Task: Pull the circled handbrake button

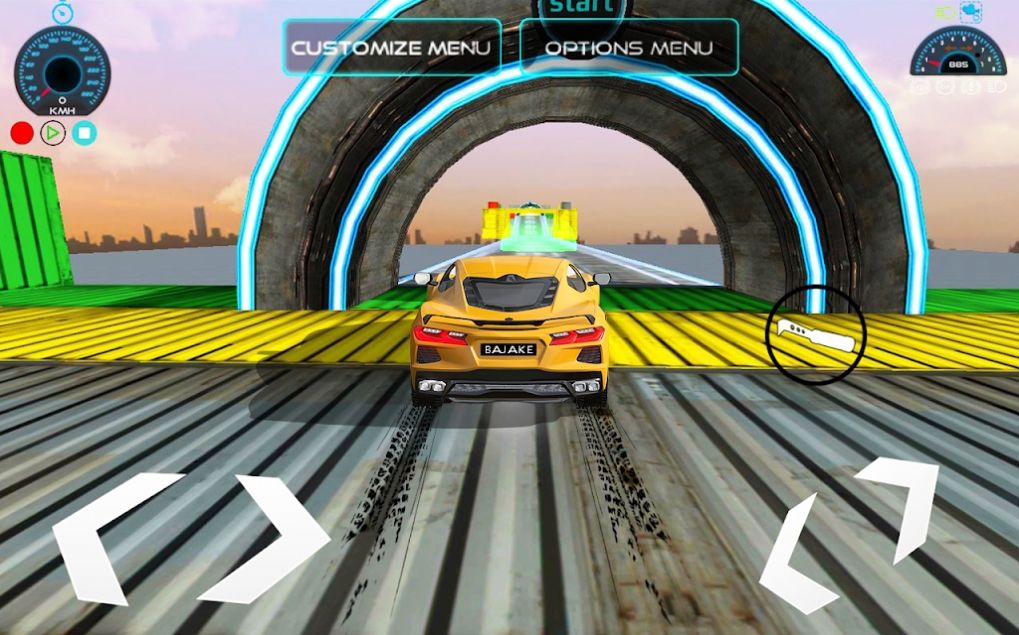Action: 816,335
